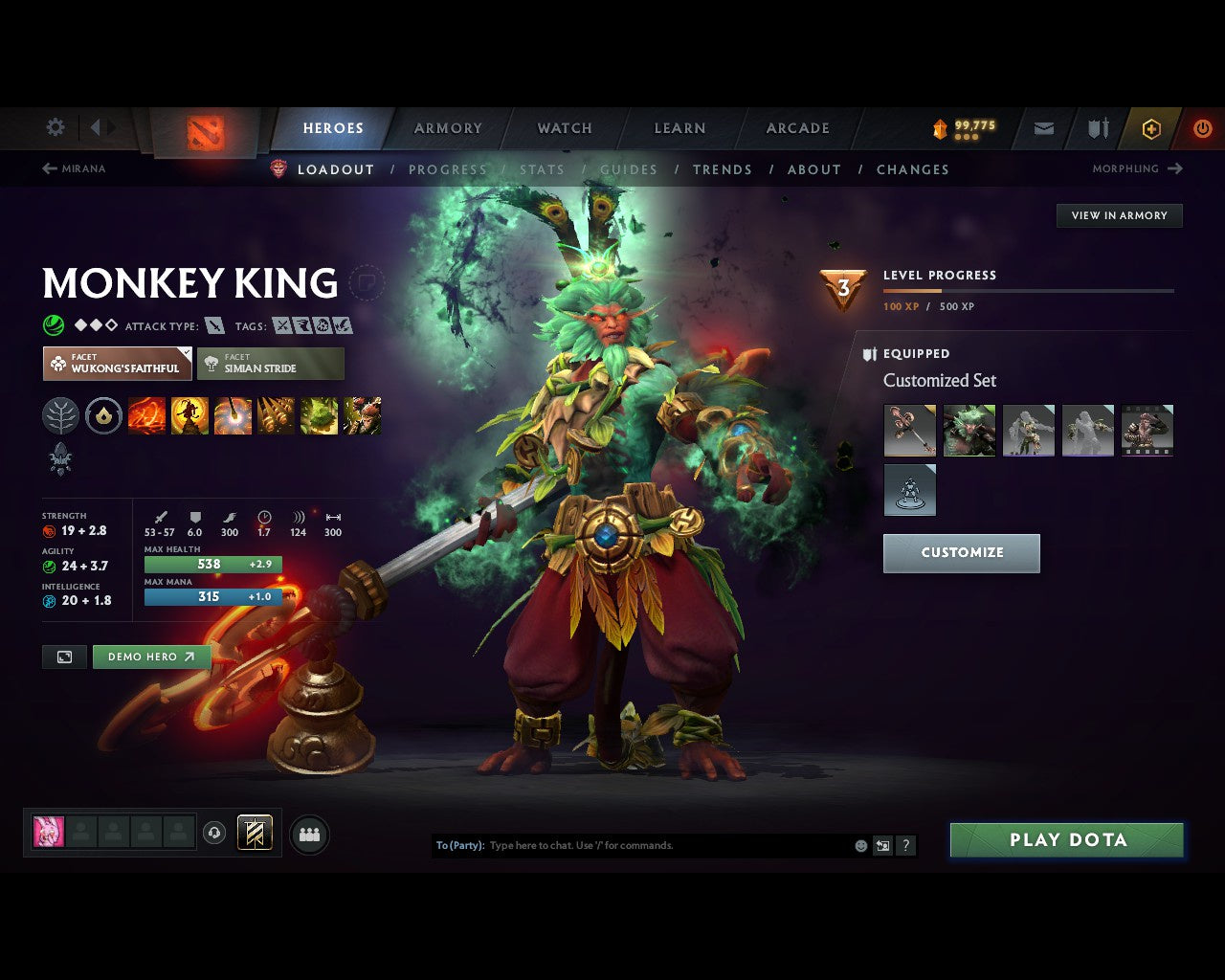
Task: Open the friends list icon
Action: [x=308, y=833]
